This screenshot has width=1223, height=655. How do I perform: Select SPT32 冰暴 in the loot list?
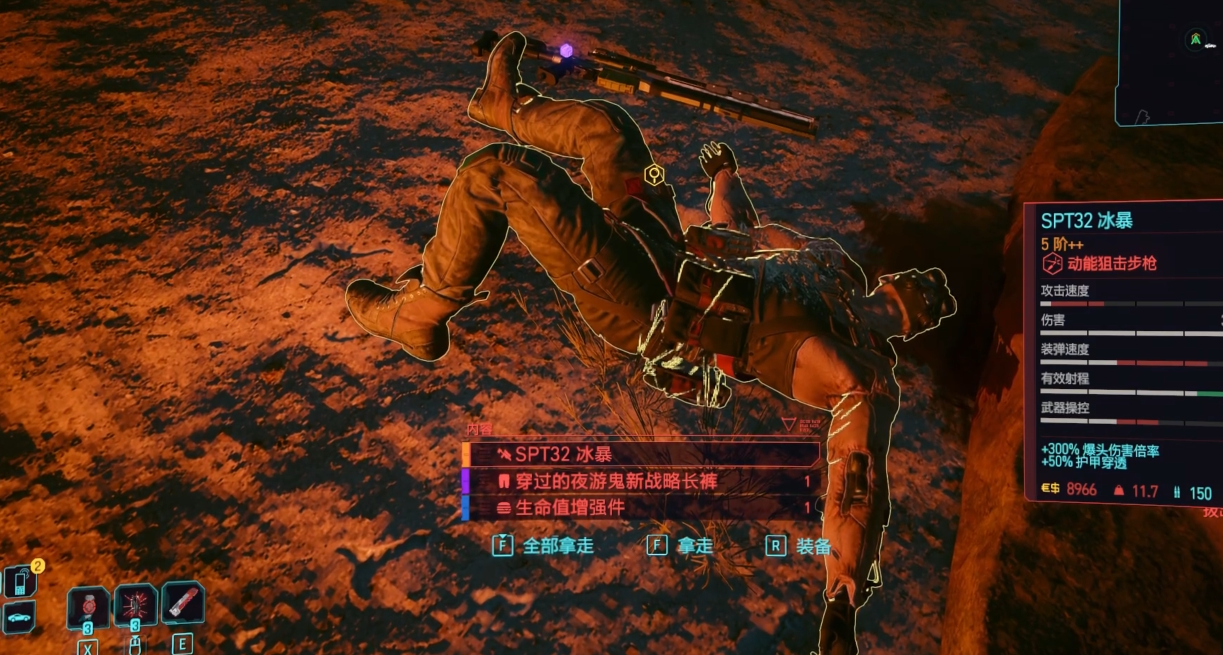[x=640, y=454]
